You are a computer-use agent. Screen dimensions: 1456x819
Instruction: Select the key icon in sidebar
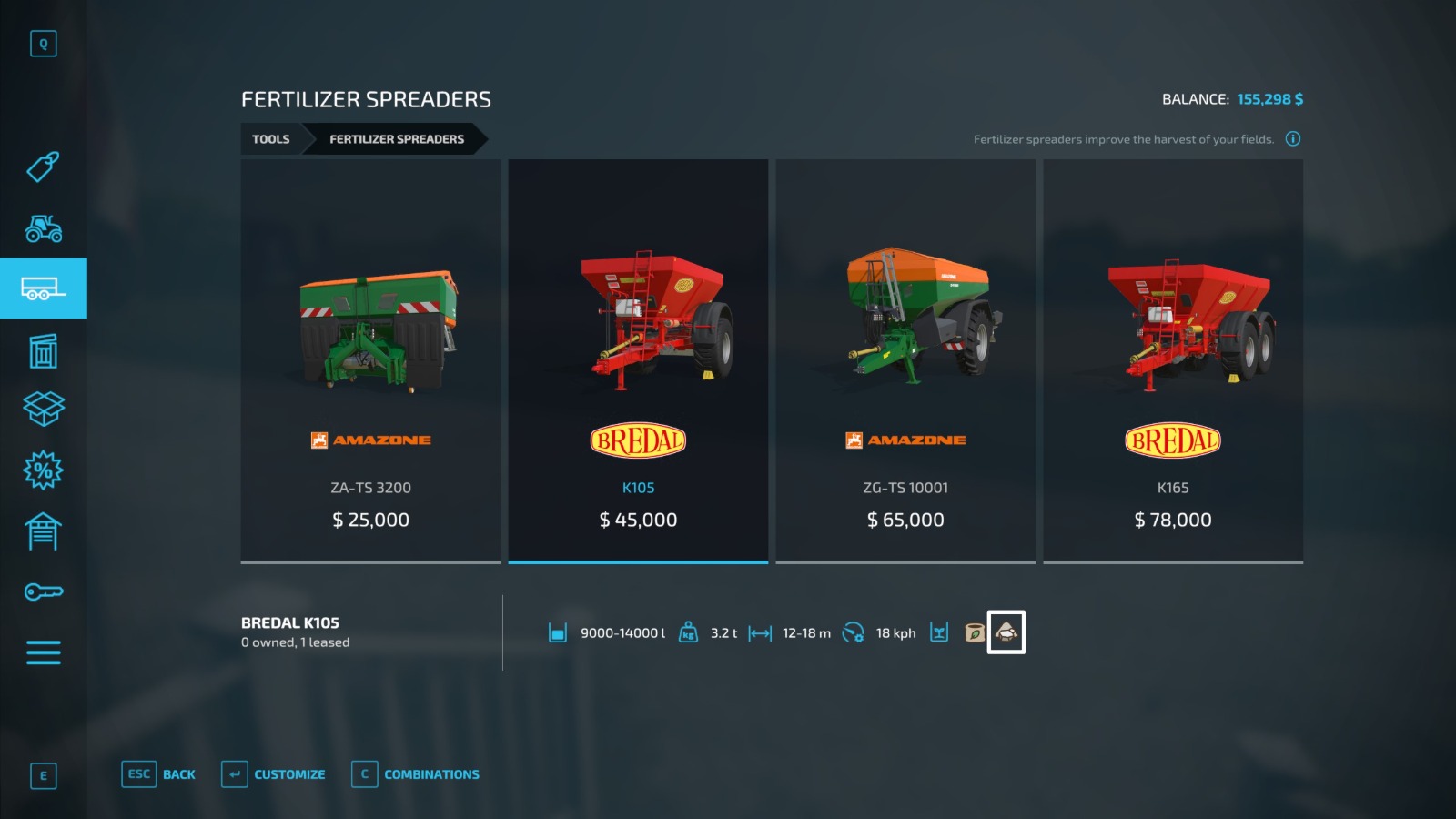tap(43, 592)
